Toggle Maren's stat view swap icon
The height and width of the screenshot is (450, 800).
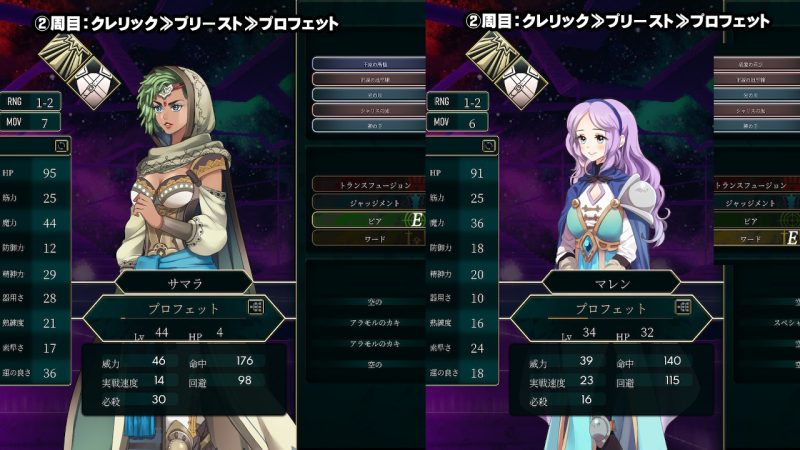[489, 146]
